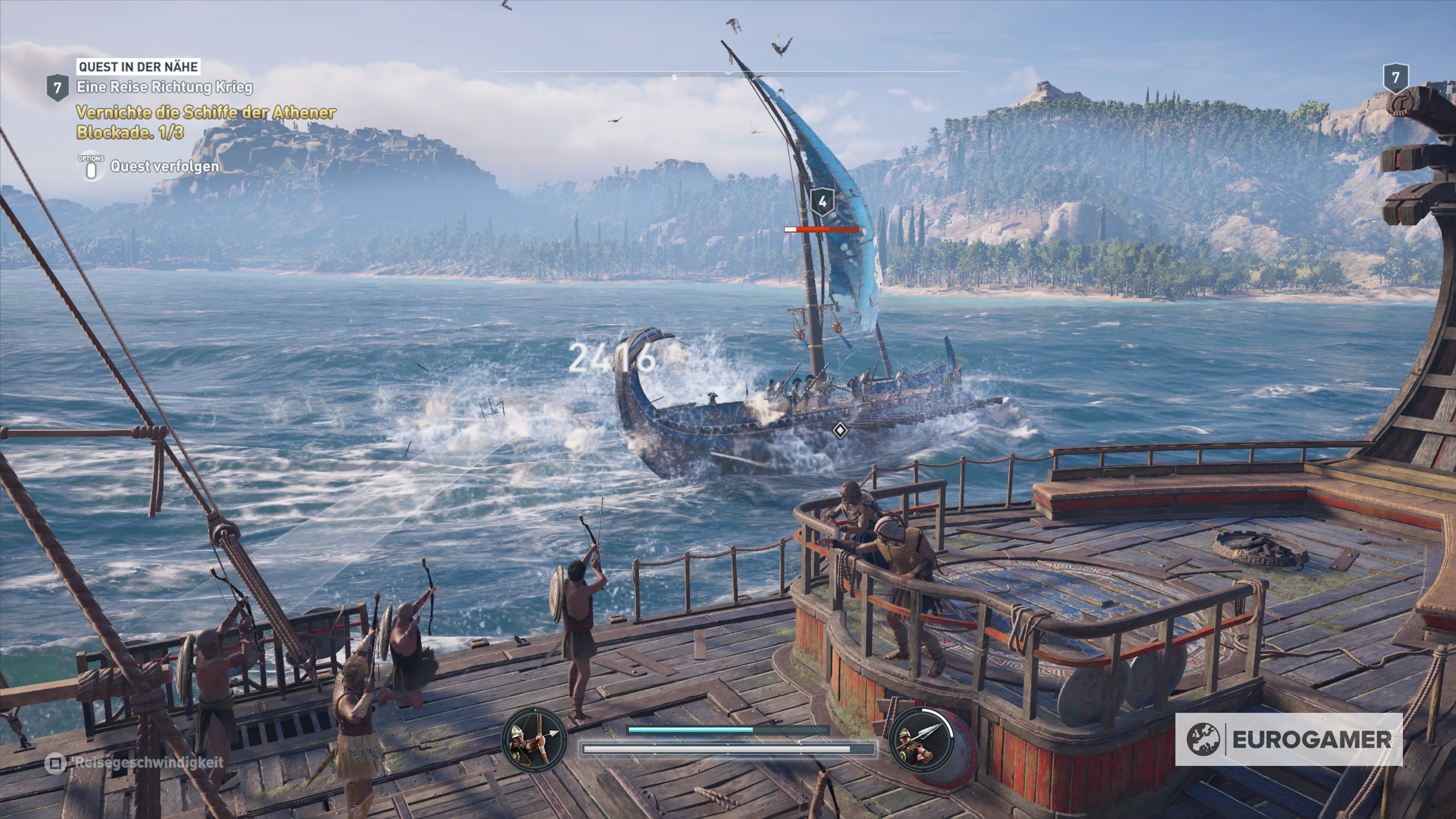Open quest details for Eine Reise Richtung Krieg
Image resolution: width=1456 pixels, height=819 pixels.
[x=166, y=88]
